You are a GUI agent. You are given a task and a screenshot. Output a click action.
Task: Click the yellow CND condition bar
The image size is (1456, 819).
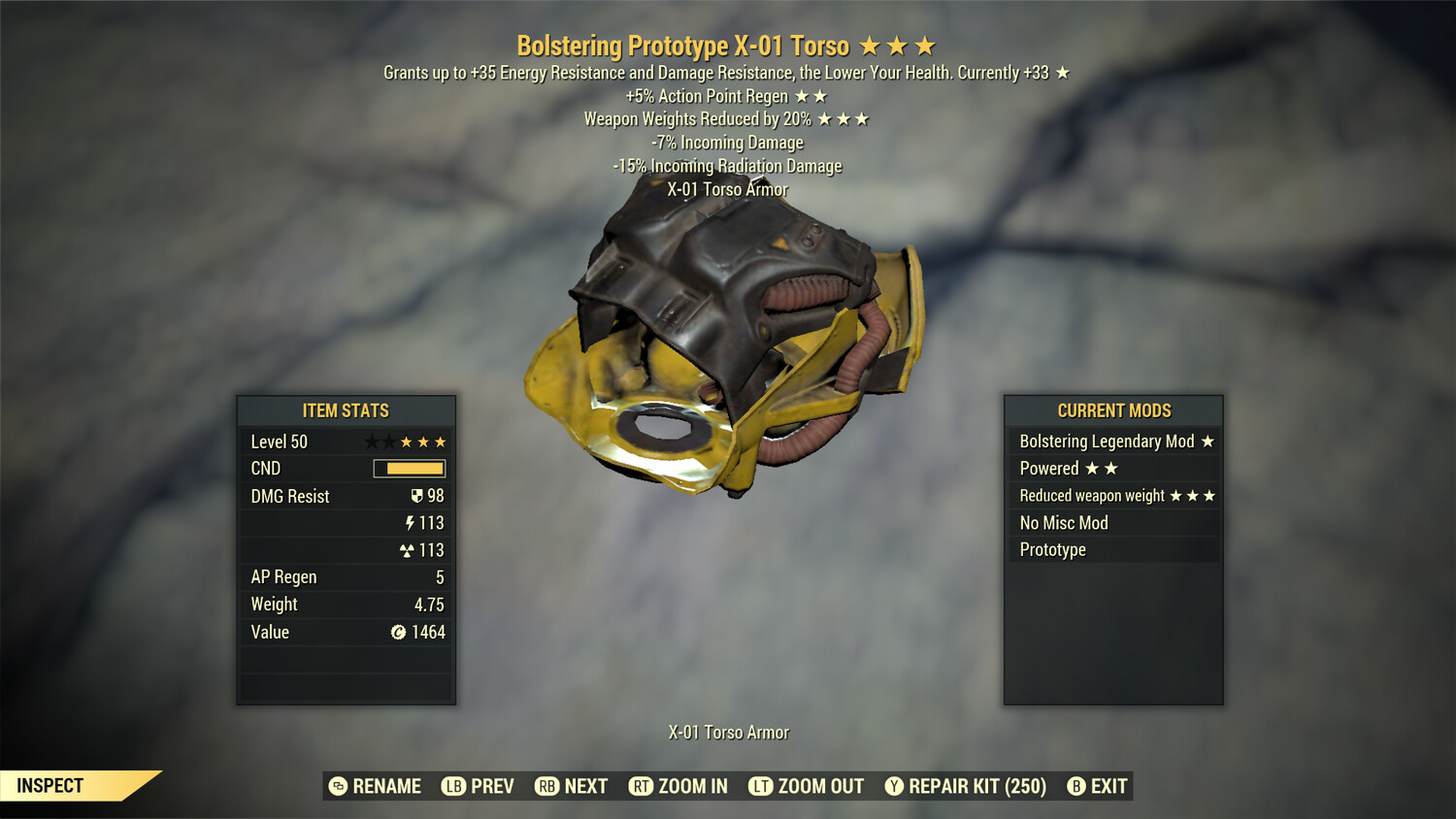click(409, 469)
